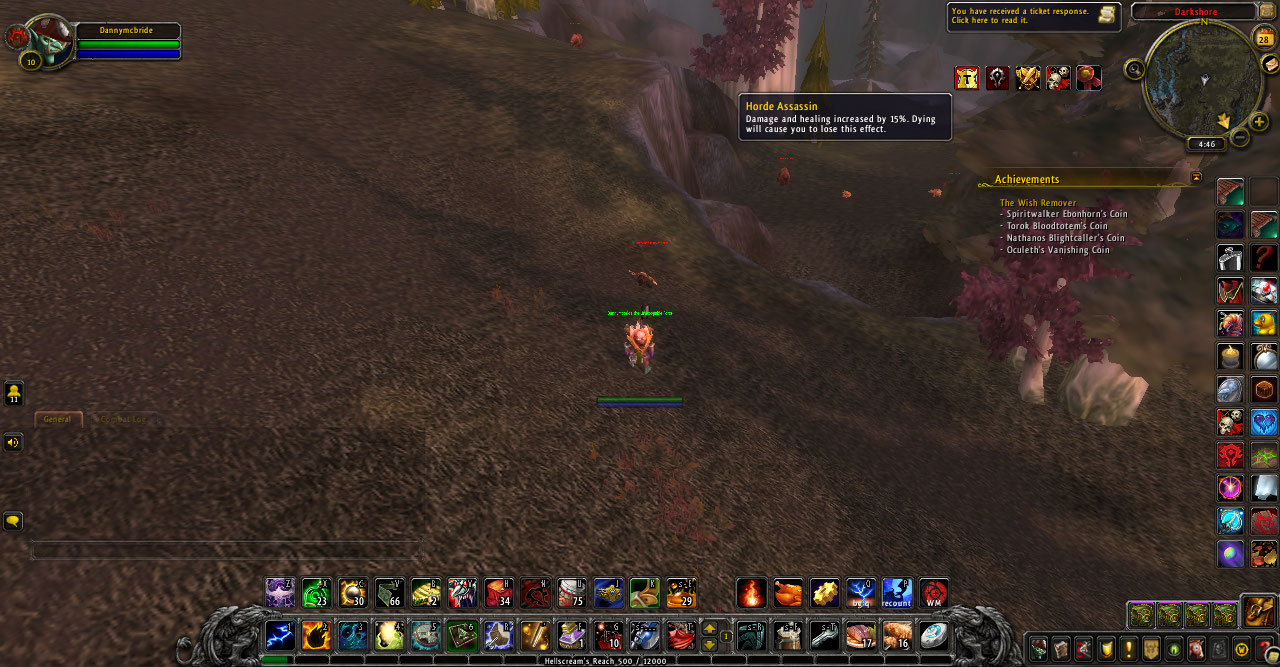Open the minimap tracking magnifier button
Viewport: 1280px width, 667px height.
tap(1134, 69)
